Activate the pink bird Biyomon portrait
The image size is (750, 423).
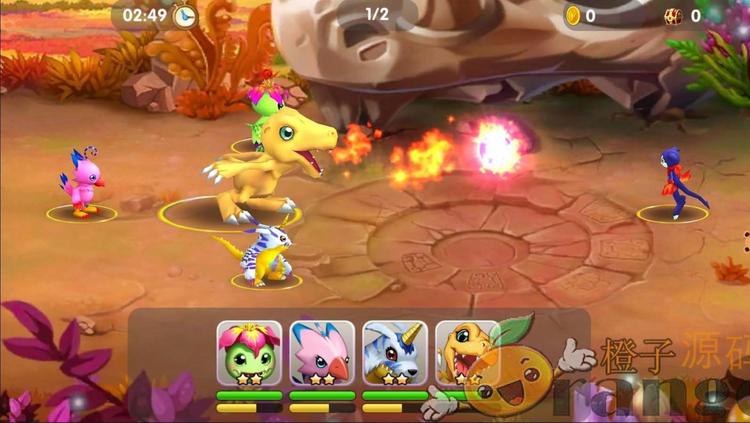click(x=322, y=353)
